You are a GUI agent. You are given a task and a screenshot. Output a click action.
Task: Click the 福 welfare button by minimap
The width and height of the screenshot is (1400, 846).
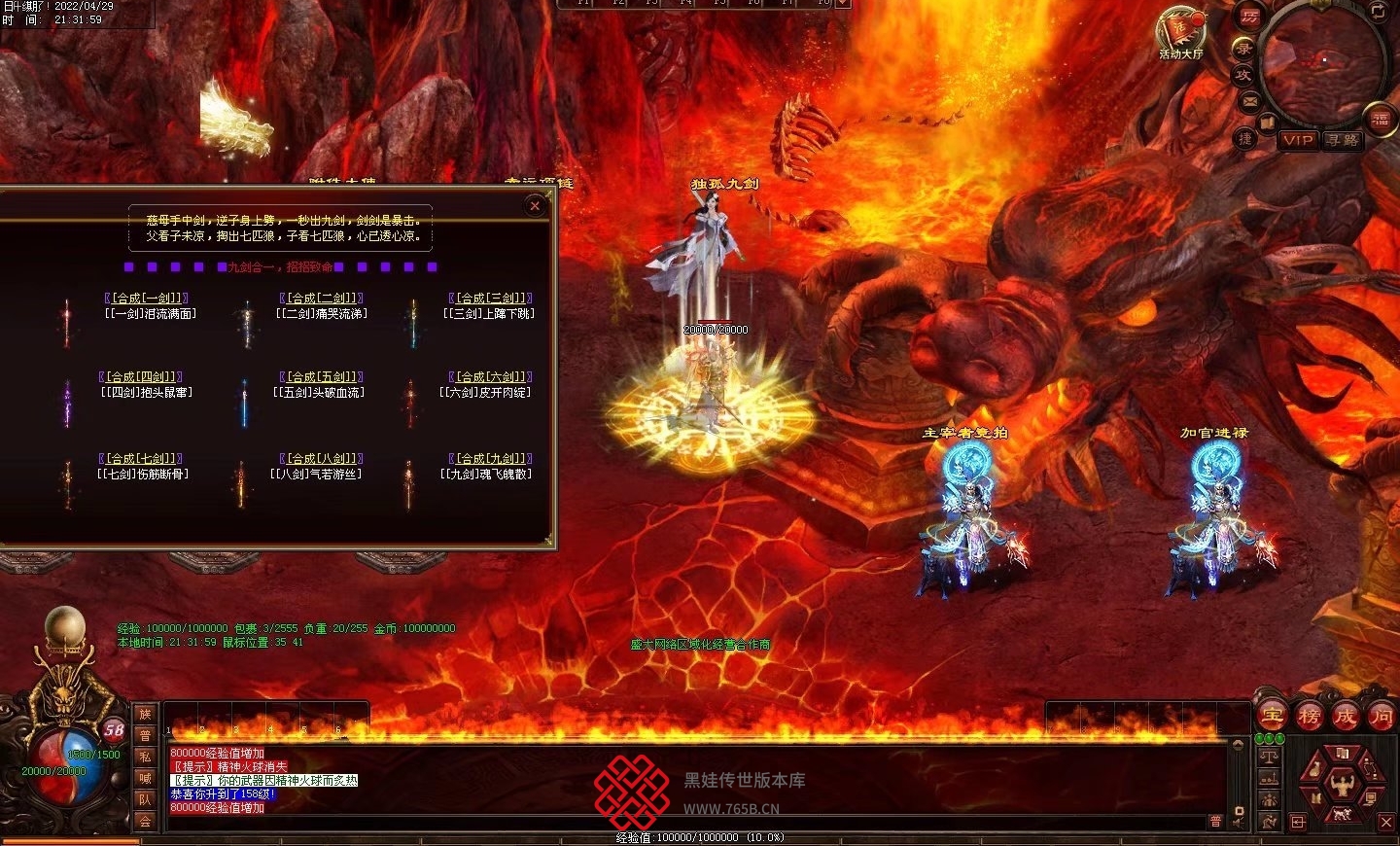coord(1381,119)
